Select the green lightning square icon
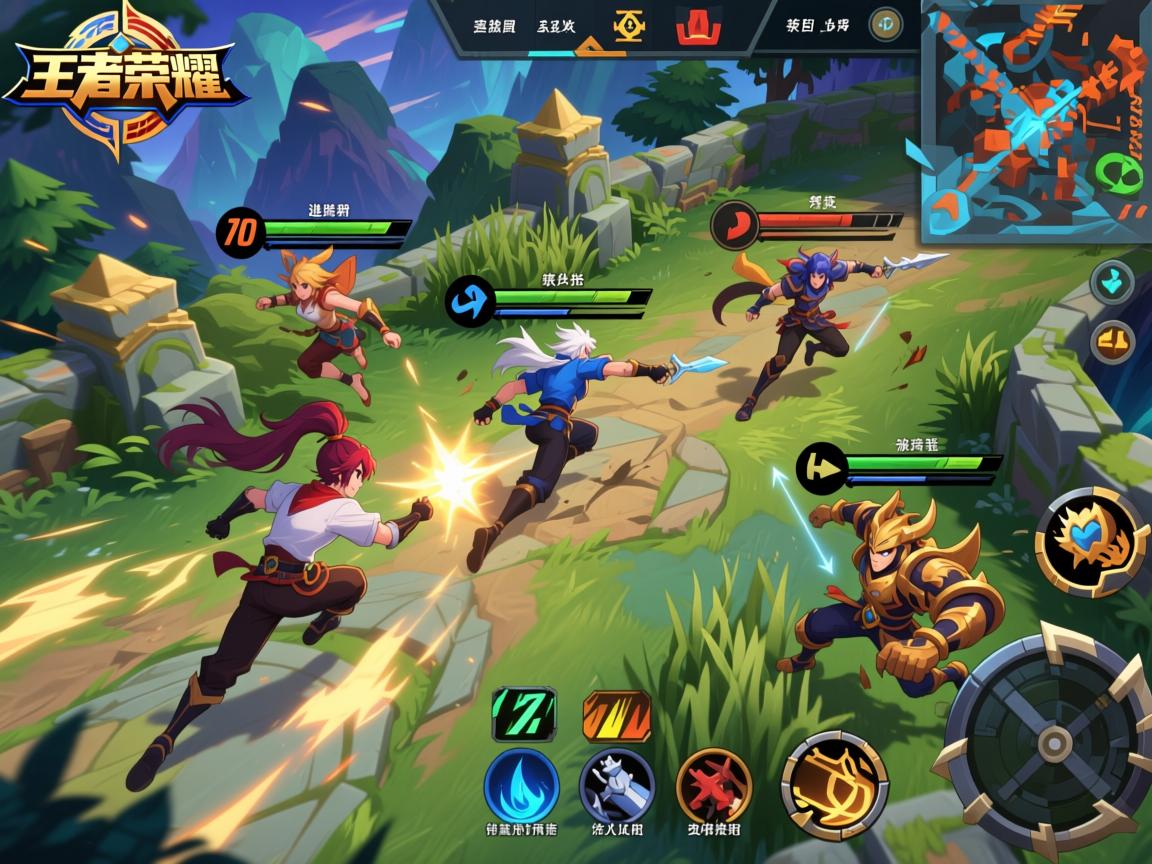Image resolution: width=1152 pixels, height=864 pixels. pos(522,715)
